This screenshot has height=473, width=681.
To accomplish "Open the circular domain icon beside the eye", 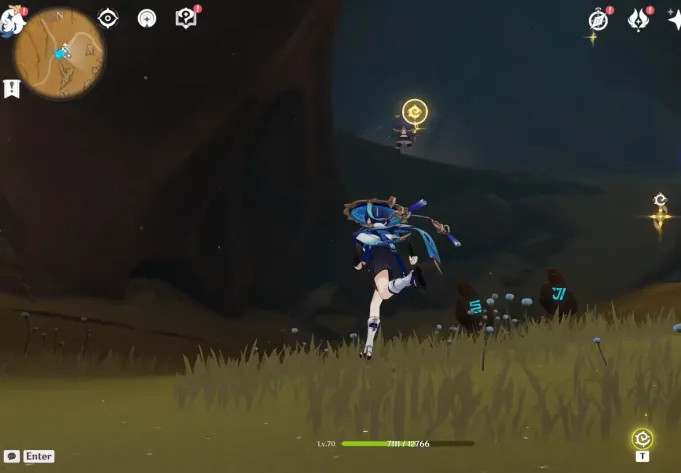I will tap(147, 18).
